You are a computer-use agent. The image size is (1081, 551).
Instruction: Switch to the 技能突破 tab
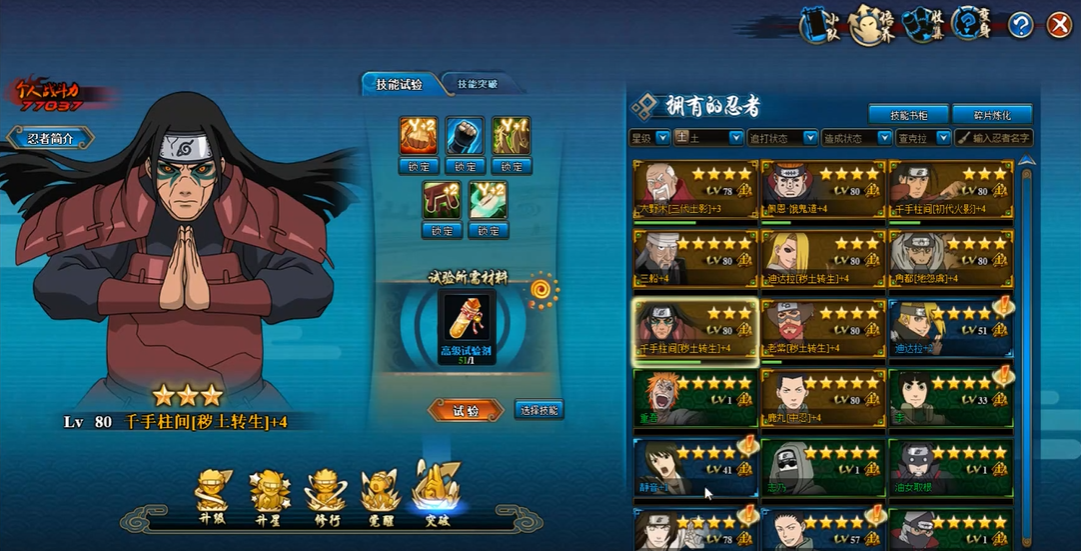coord(476,84)
